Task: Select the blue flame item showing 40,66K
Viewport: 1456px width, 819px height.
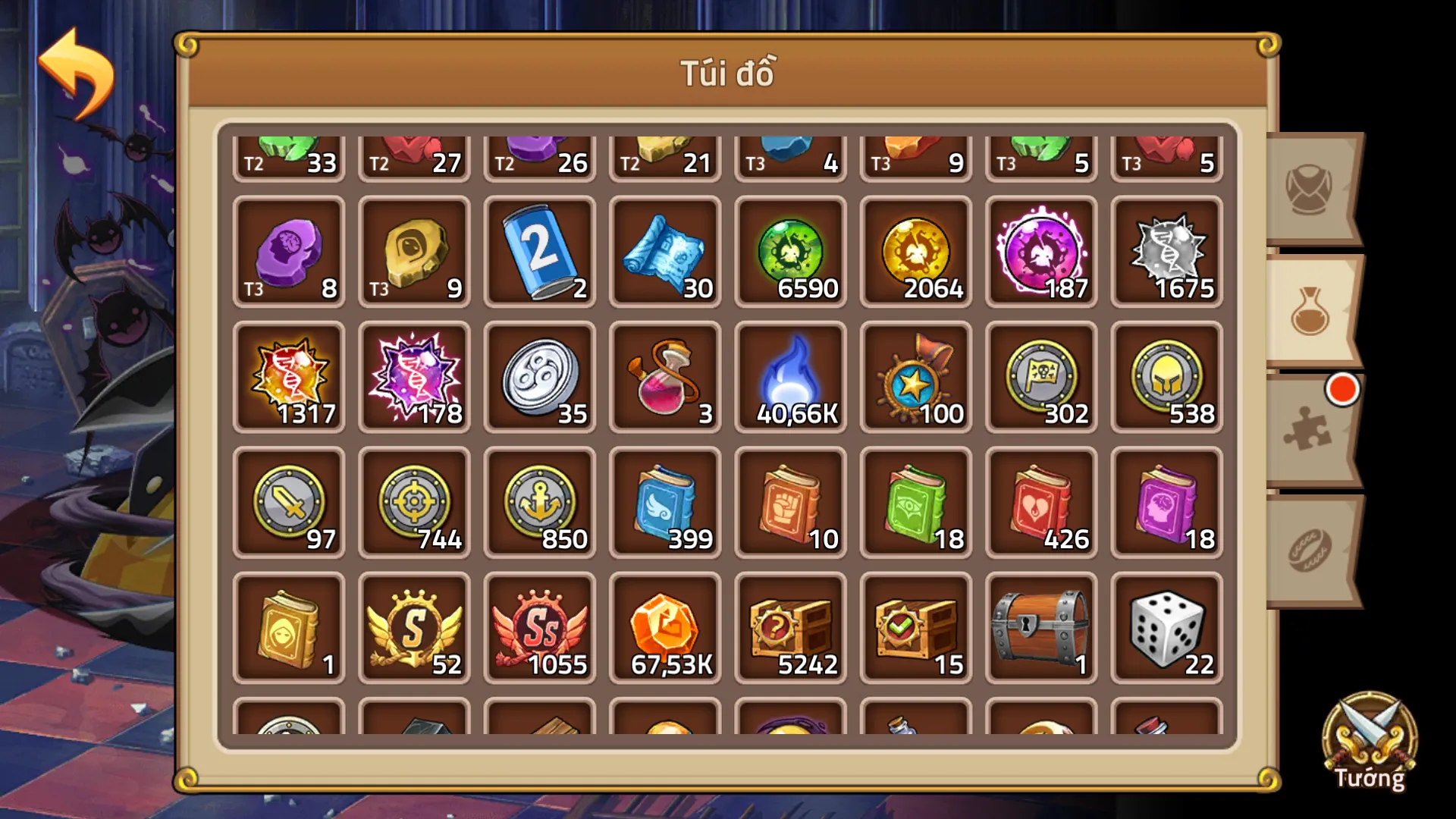Action: [x=790, y=375]
